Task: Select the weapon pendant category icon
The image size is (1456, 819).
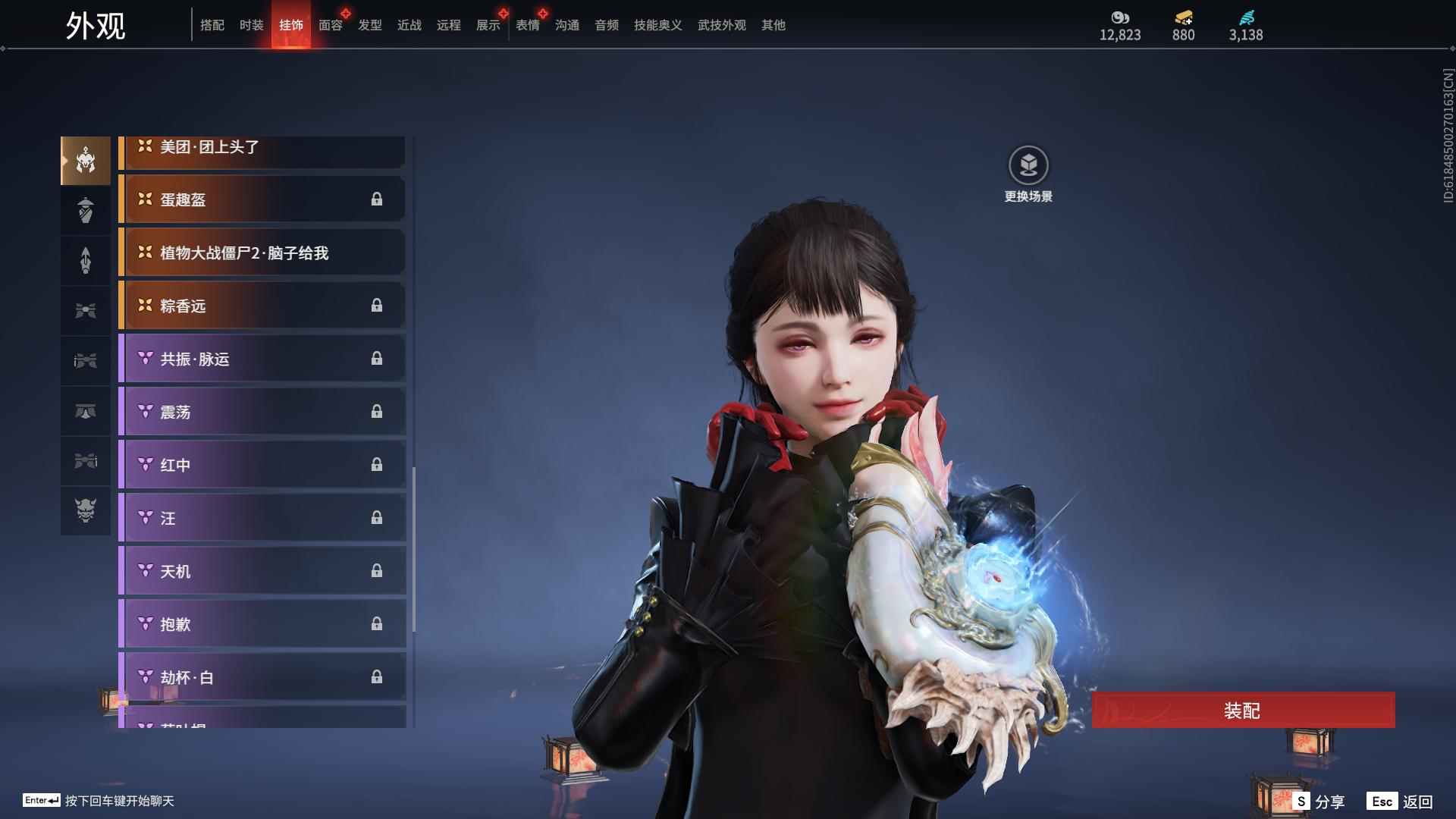Action: click(85, 360)
